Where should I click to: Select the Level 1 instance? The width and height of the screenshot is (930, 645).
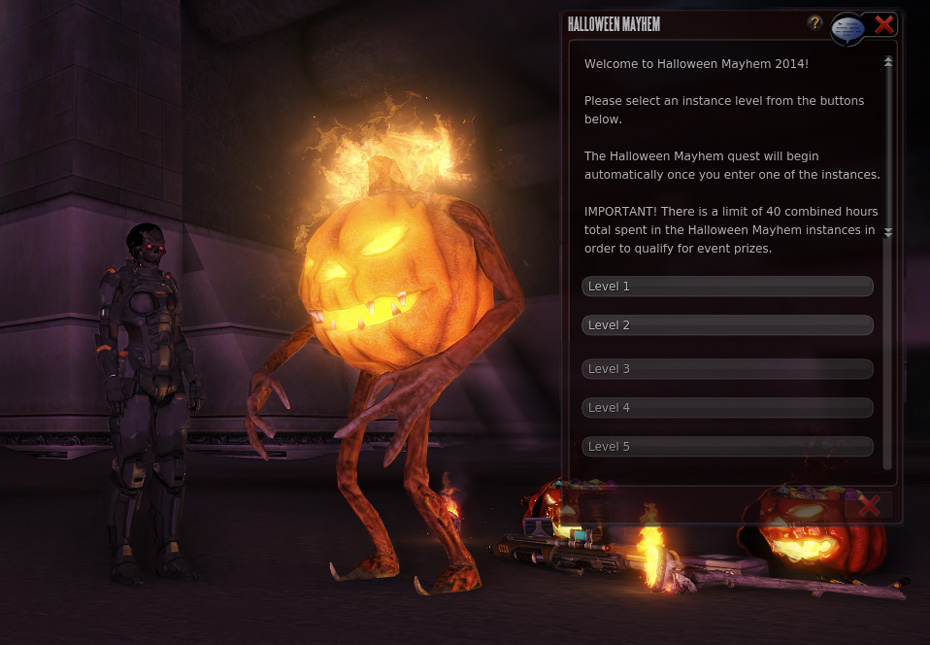pyautogui.click(x=727, y=287)
